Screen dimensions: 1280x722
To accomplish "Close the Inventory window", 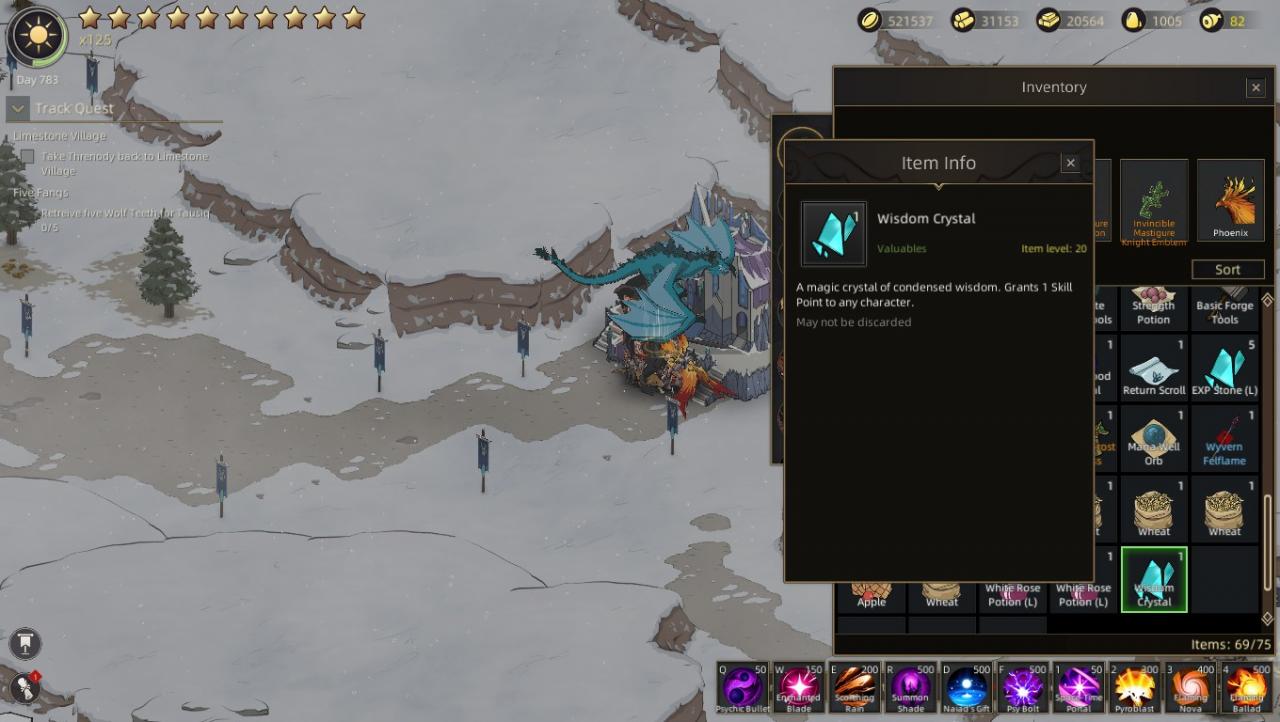I will [x=1256, y=88].
